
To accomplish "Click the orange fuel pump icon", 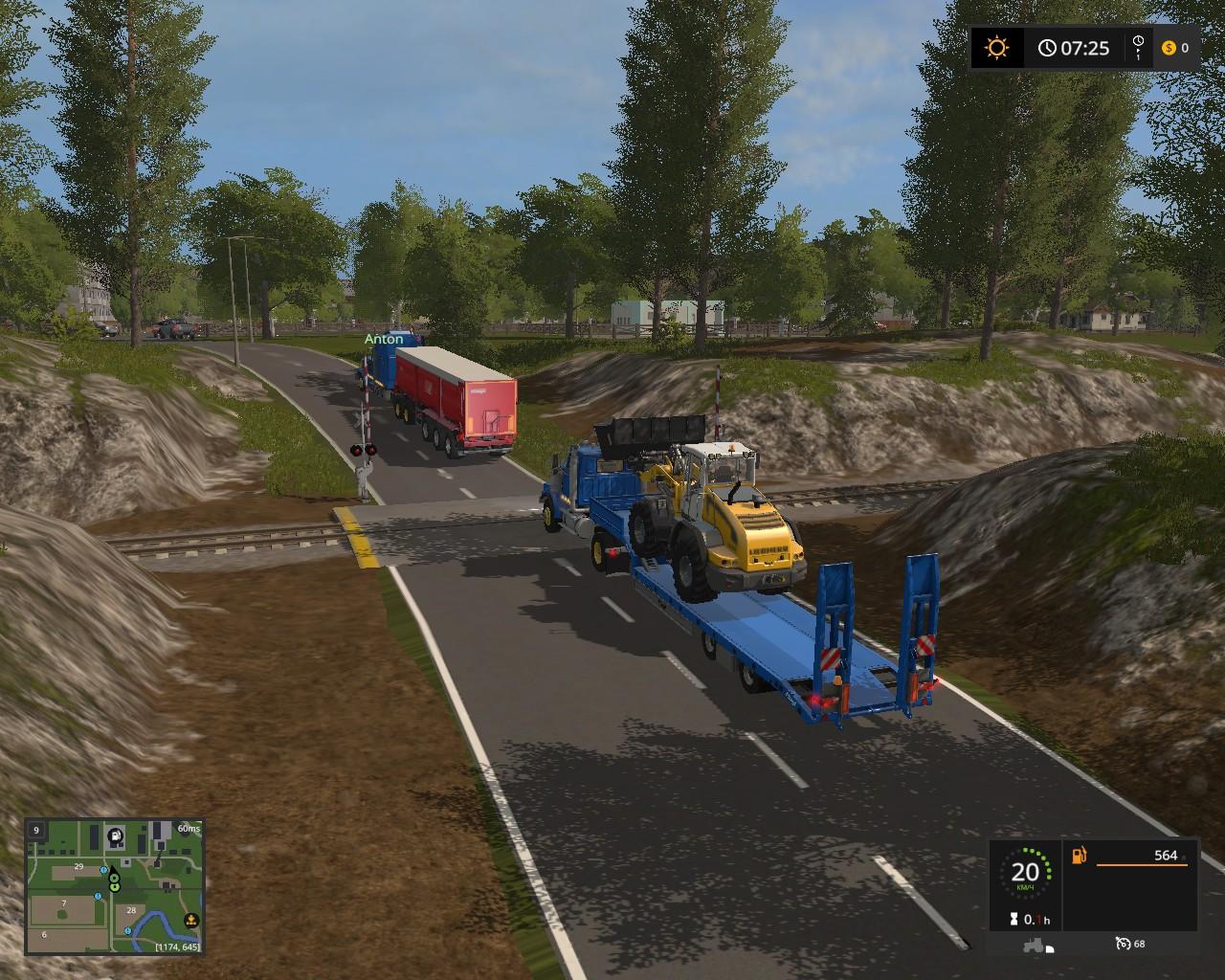I will point(1080,855).
